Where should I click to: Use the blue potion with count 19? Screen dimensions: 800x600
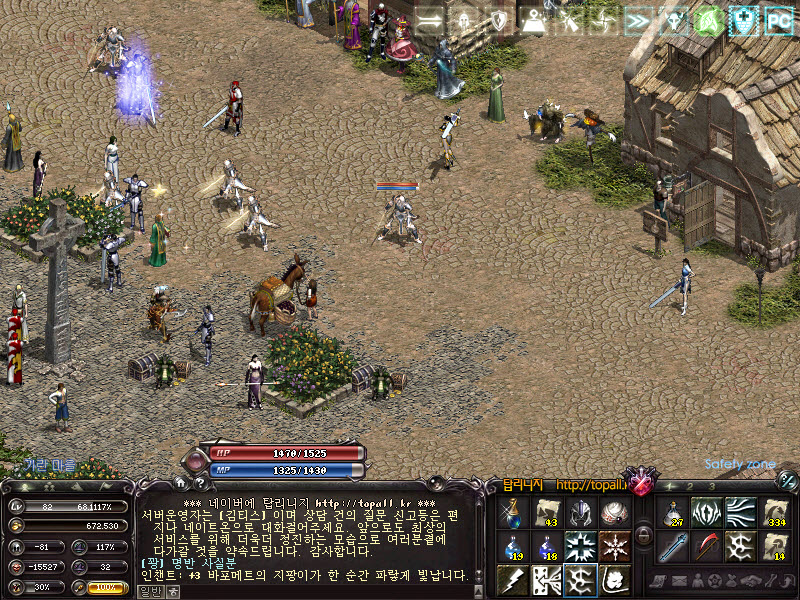[513, 546]
